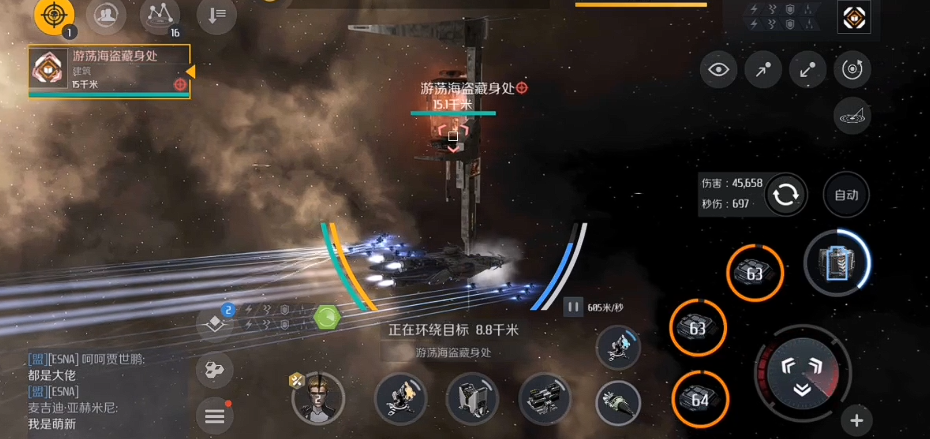Open the fleet members tab
Screen dimensions: 930x439
click(x=106, y=14)
